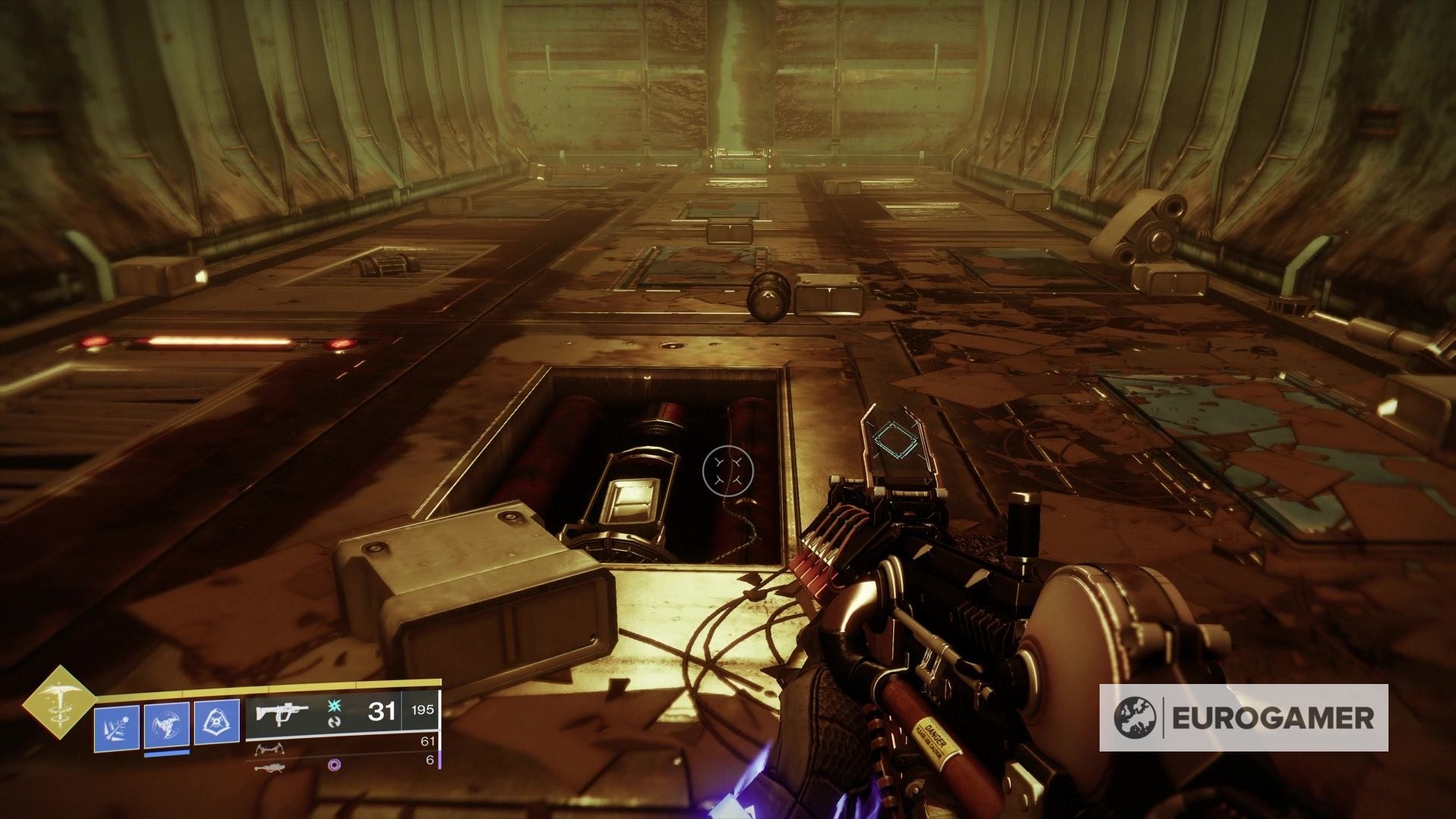The height and width of the screenshot is (819, 1456).
Task: Activate the golden diamond Super ability icon
Action: [x=58, y=703]
